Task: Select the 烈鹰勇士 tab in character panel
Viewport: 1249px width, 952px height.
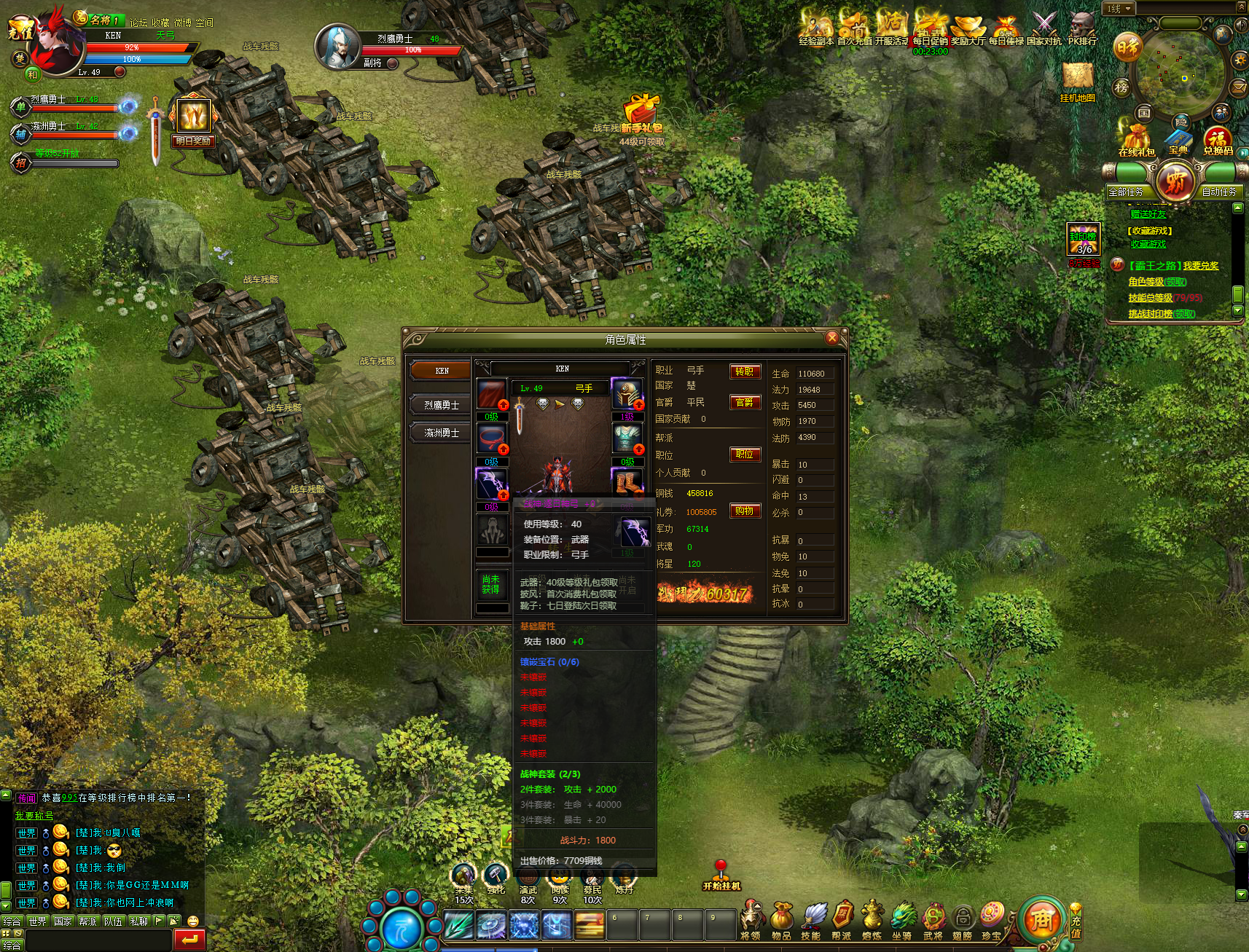Action: (441, 405)
